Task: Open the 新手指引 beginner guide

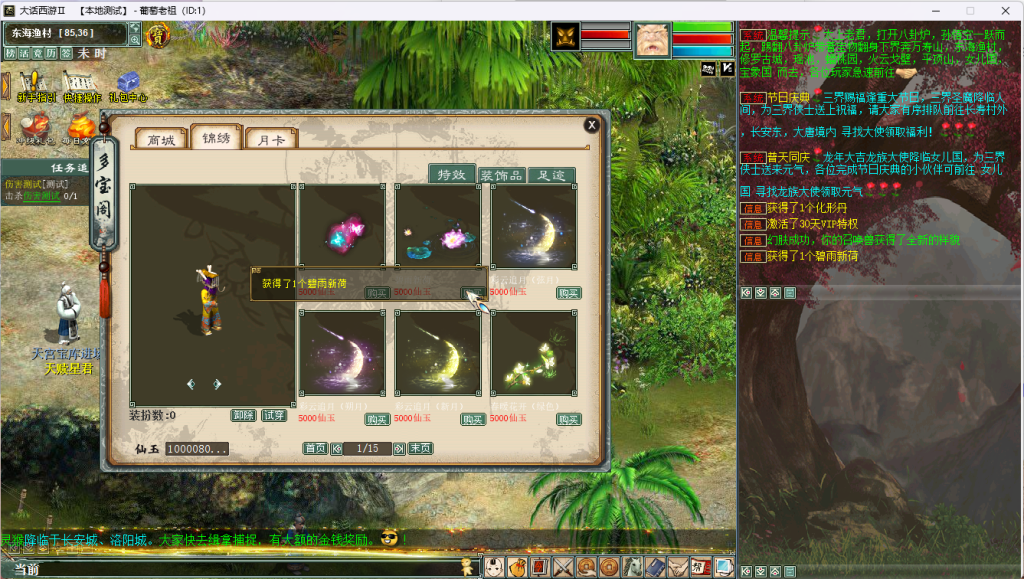Action: [x=34, y=86]
